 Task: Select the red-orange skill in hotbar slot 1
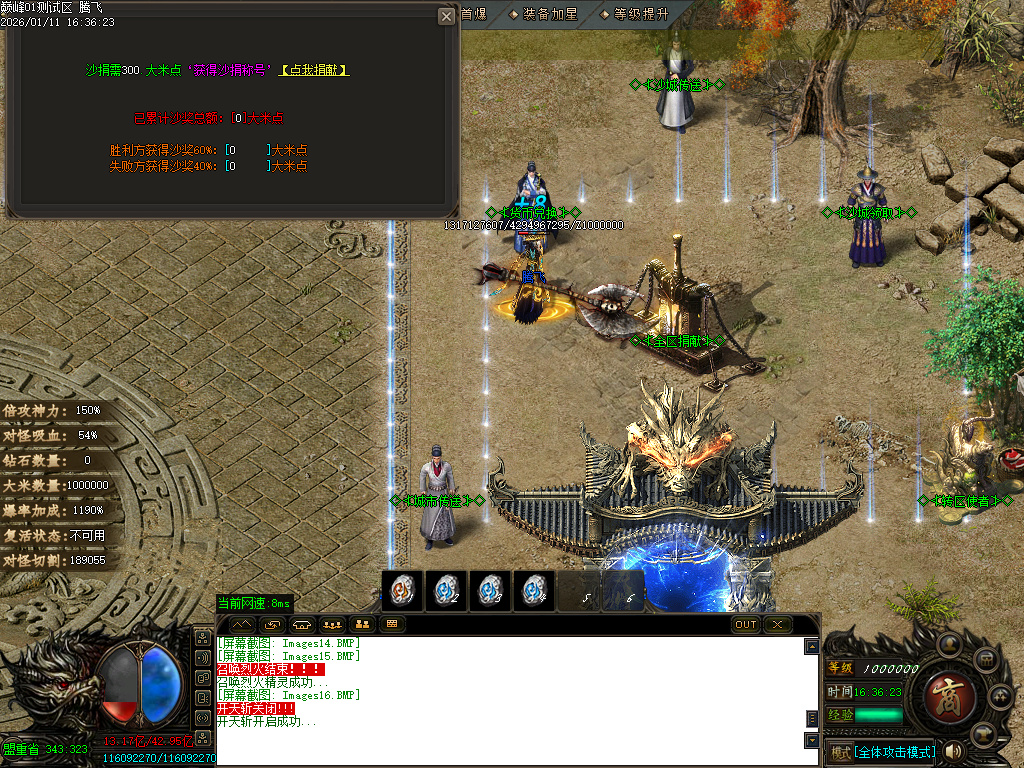(x=402, y=591)
